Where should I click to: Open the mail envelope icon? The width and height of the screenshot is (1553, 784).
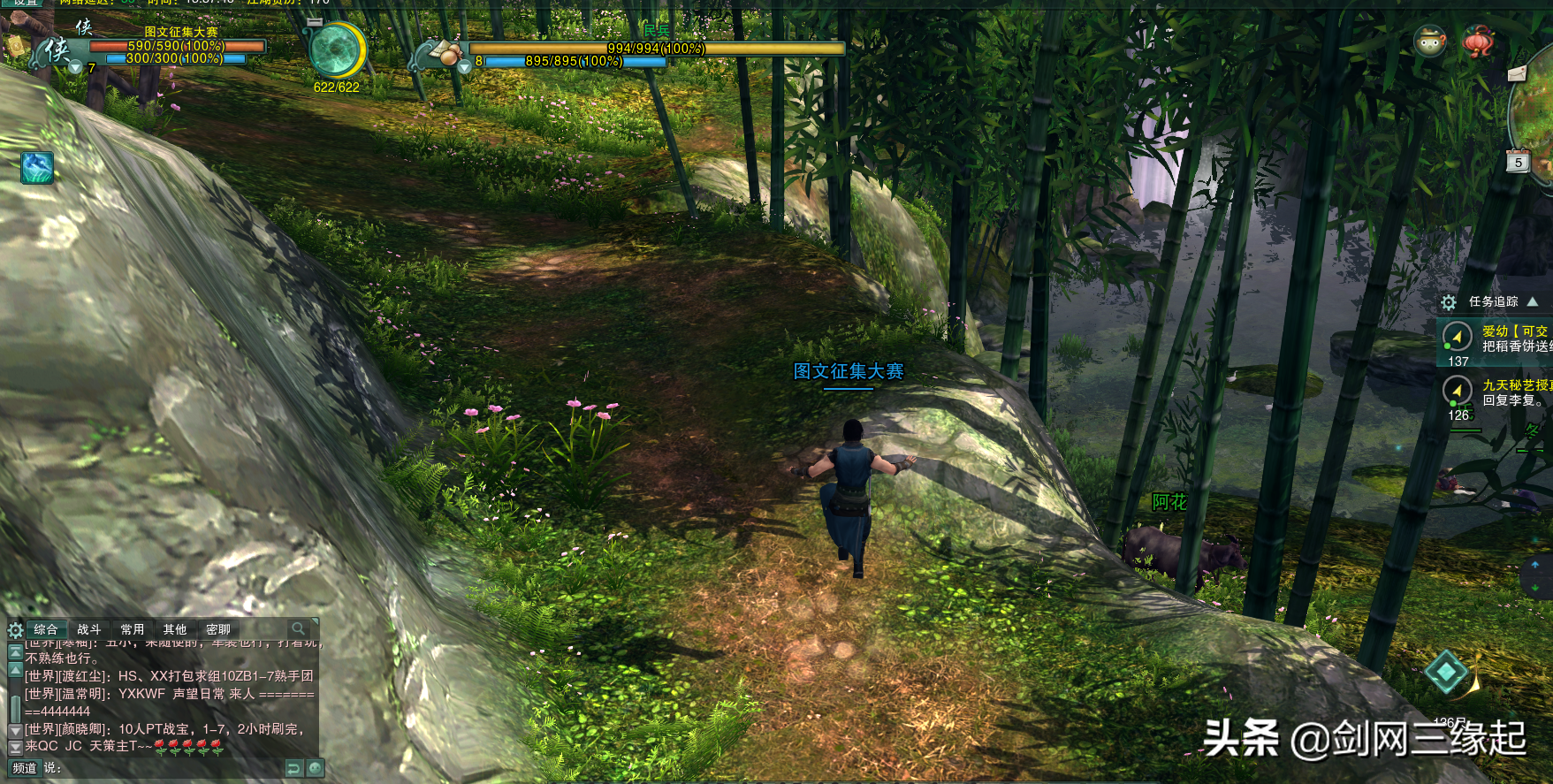(1517, 73)
